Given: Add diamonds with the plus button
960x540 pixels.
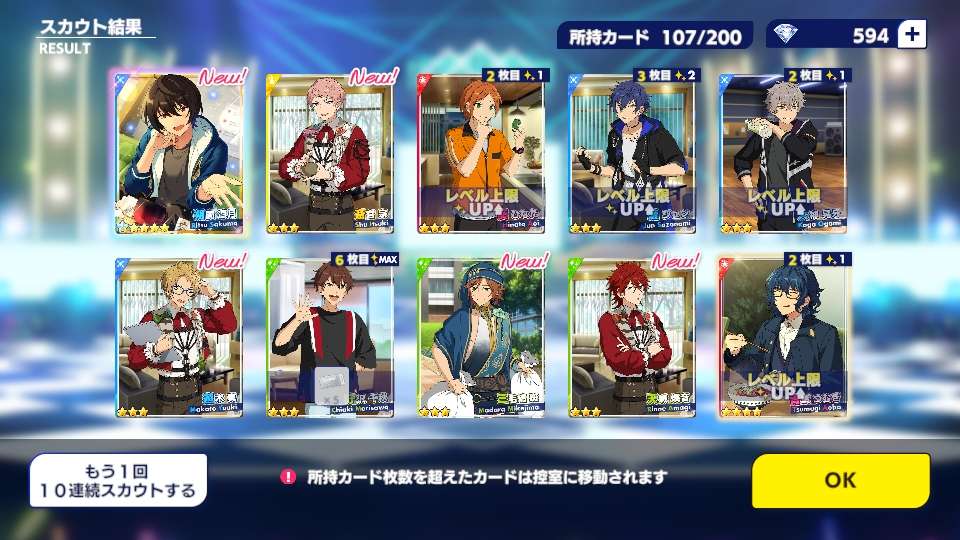Looking at the screenshot, I should pos(912,35).
